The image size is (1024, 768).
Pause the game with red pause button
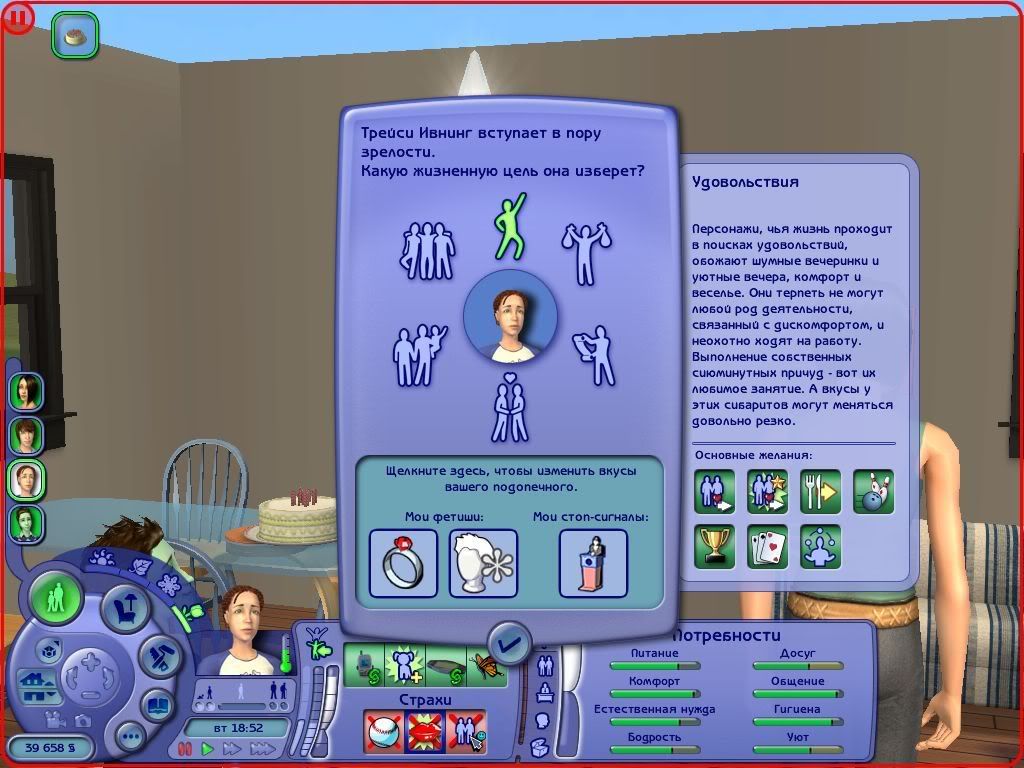click(x=184, y=748)
